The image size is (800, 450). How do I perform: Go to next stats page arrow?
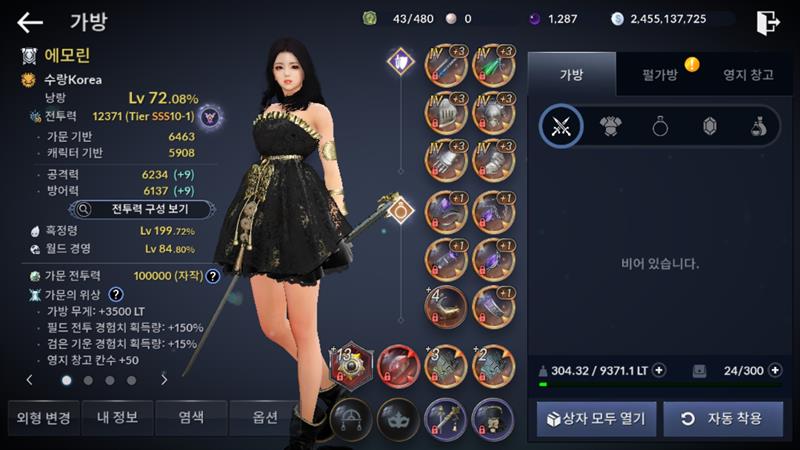[164, 380]
